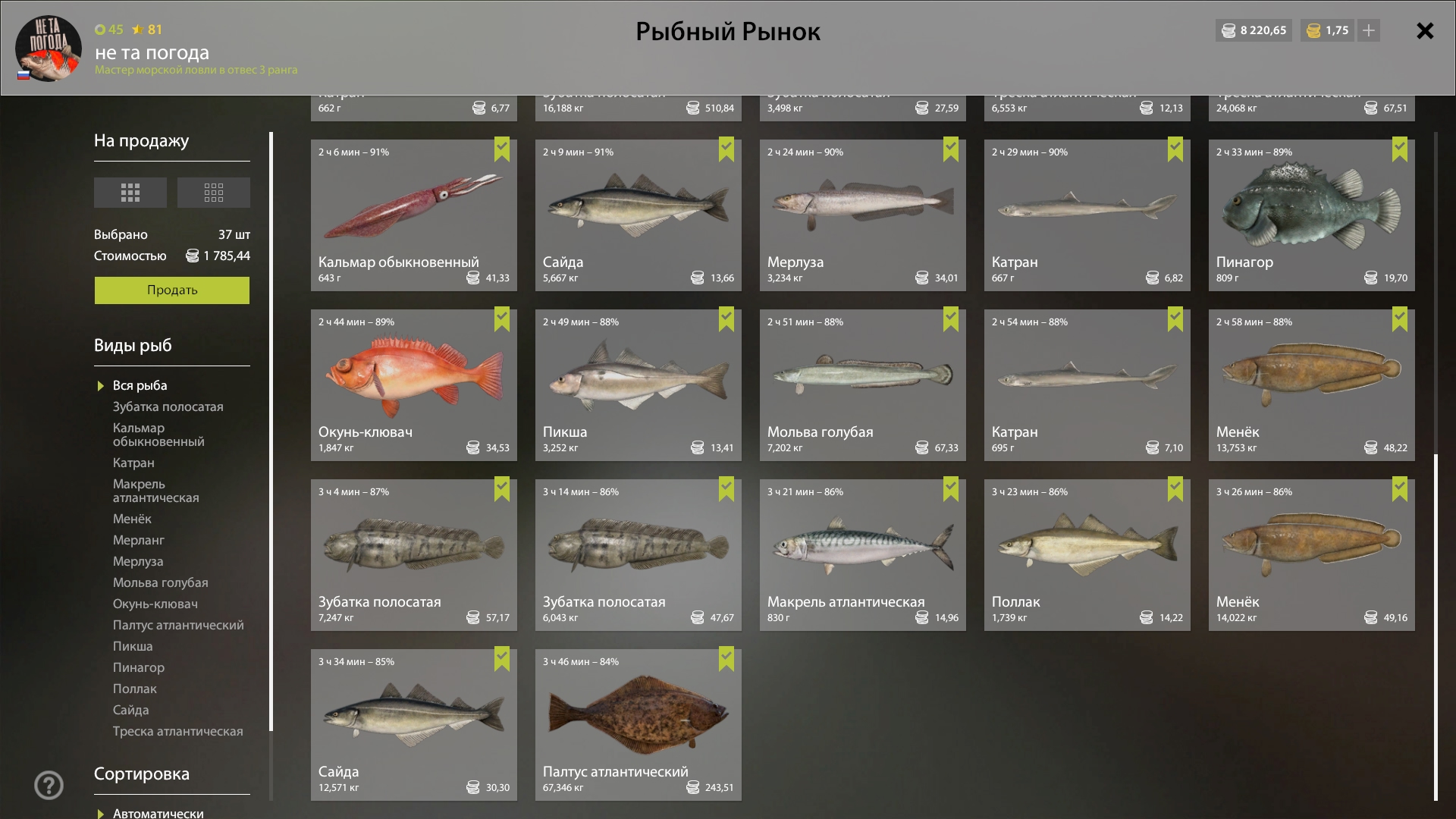Screen dimensions: 1456x819
Task: Select the Кальмар обыкновенный card
Action: [413, 215]
